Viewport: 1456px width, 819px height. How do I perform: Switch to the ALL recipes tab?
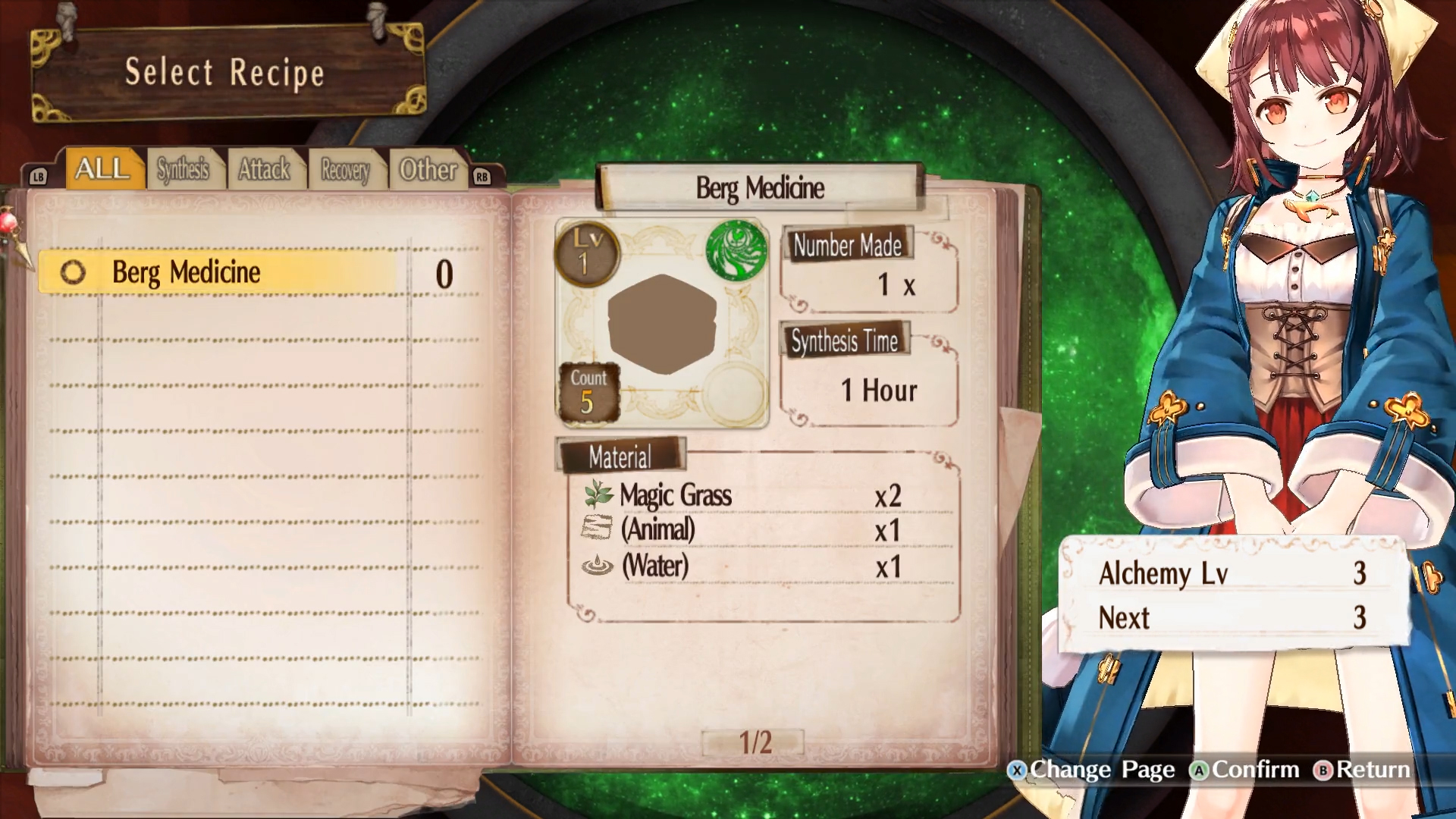click(x=103, y=168)
